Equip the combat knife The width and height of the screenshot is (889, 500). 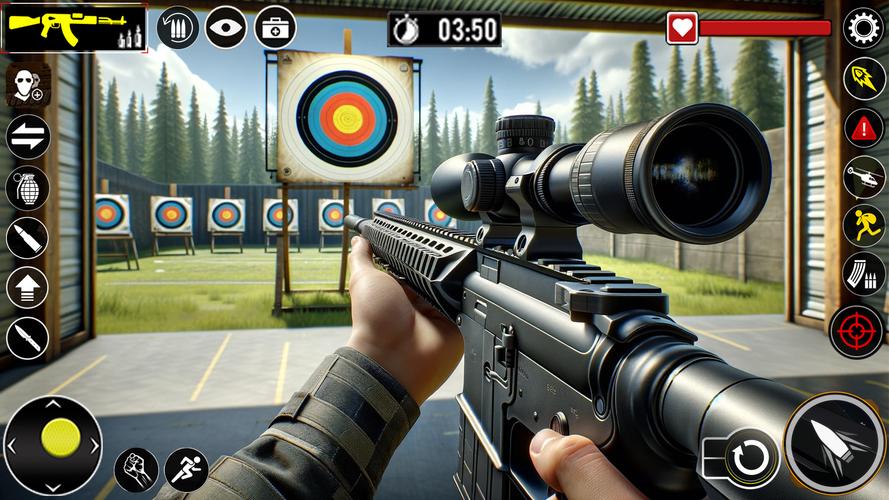pos(27,338)
